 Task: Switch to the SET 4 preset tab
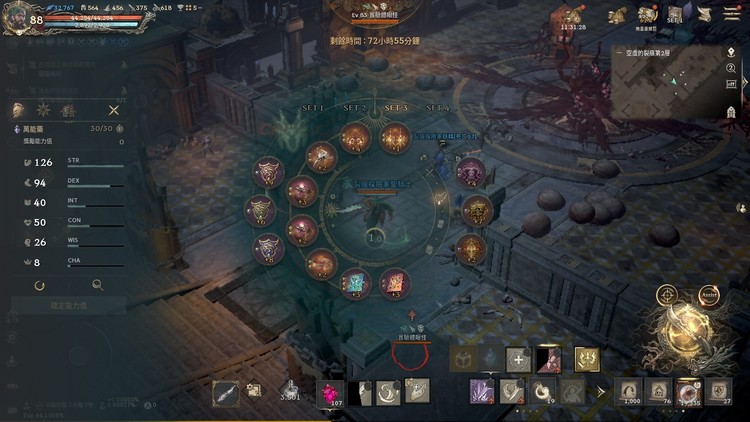(437, 107)
